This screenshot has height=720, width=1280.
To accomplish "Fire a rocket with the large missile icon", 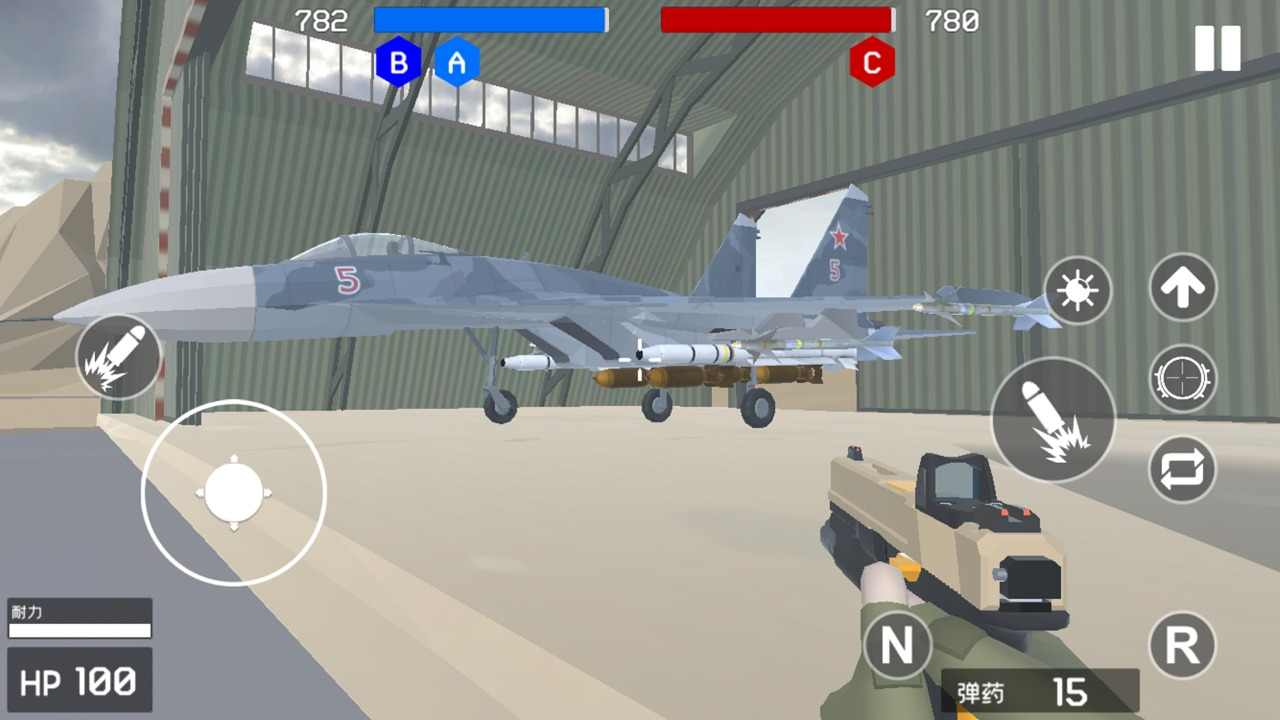I will pos(1053,417).
